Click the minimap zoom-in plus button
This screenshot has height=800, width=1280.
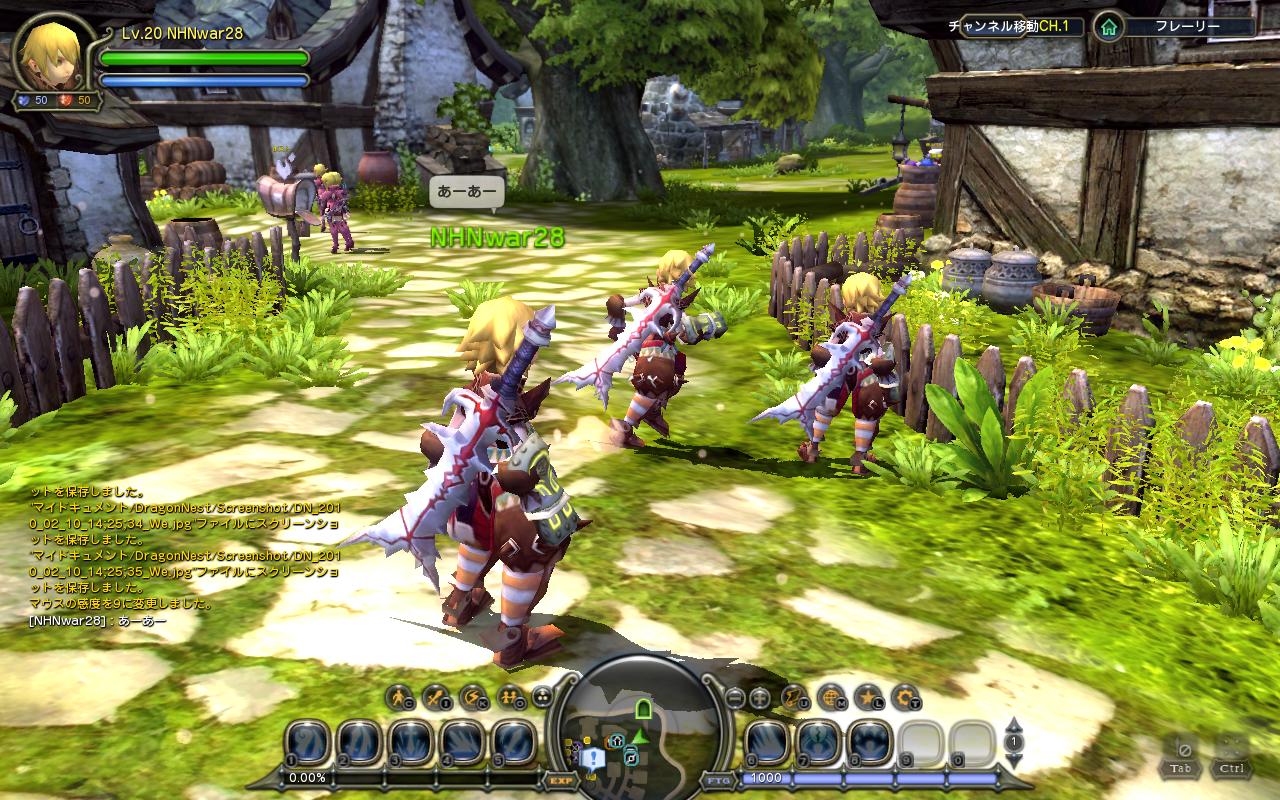click(x=759, y=697)
